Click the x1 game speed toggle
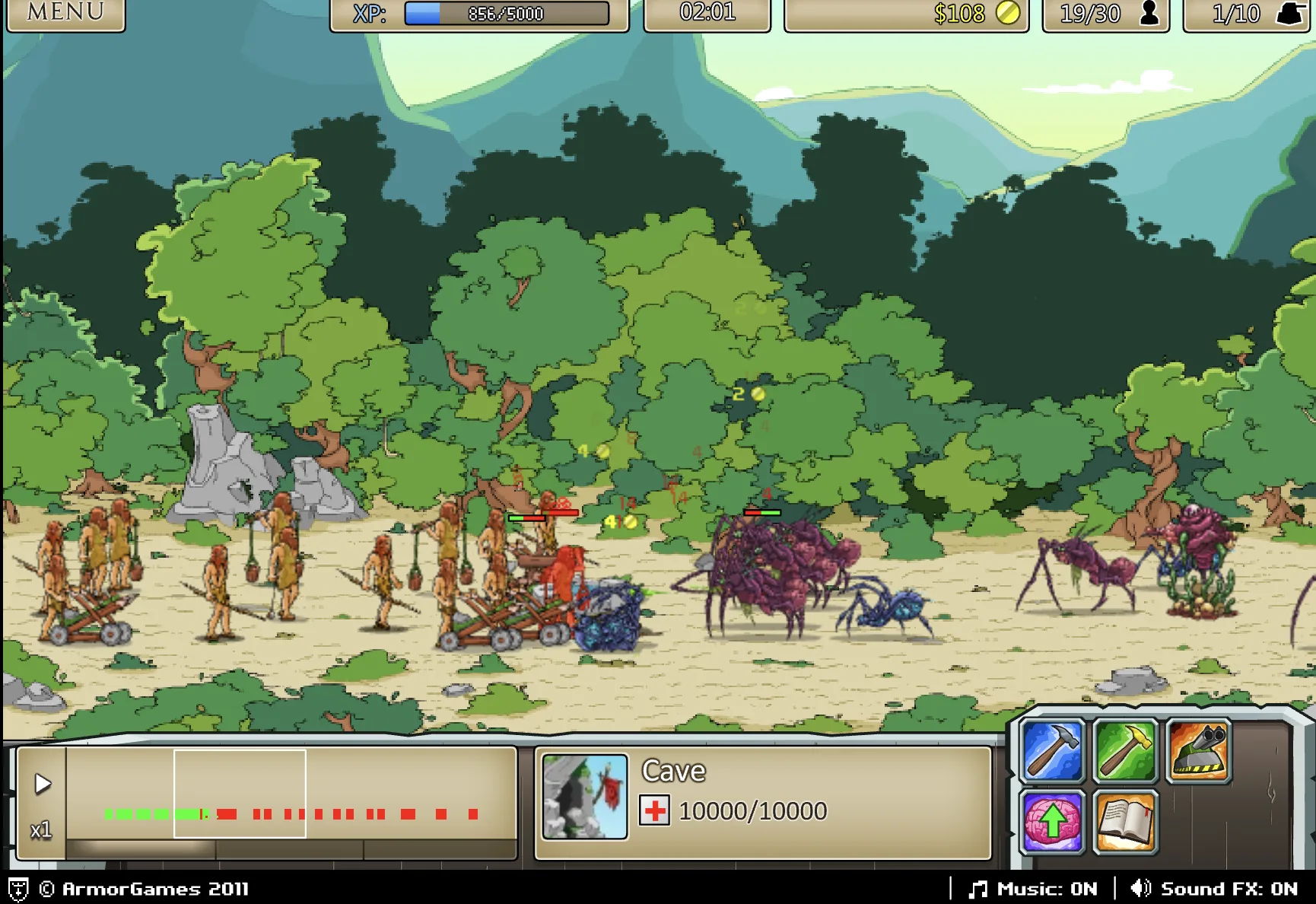This screenshot has width=1316, height=904. (42, 829)
